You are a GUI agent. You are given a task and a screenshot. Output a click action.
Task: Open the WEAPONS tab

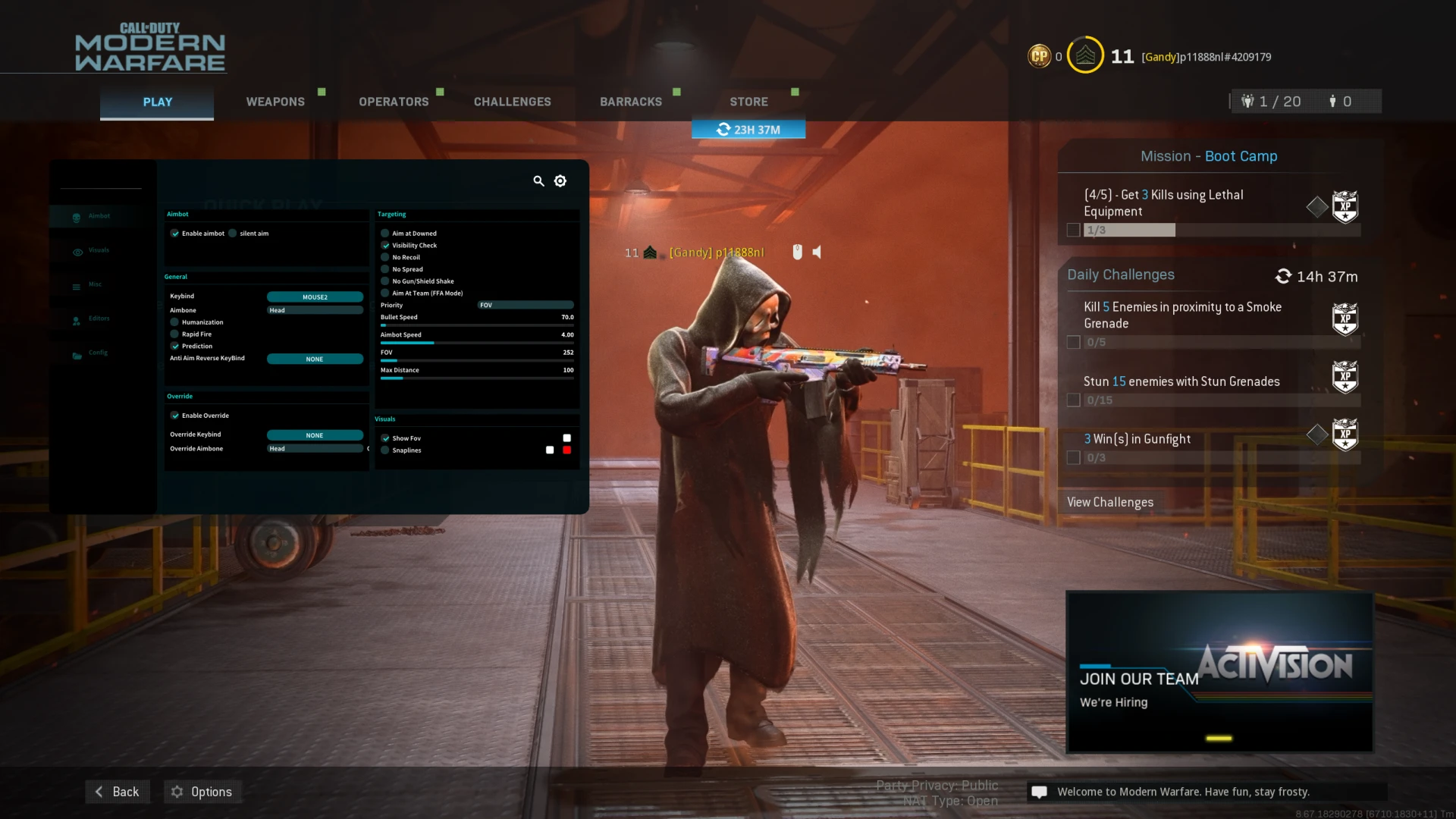275,102
